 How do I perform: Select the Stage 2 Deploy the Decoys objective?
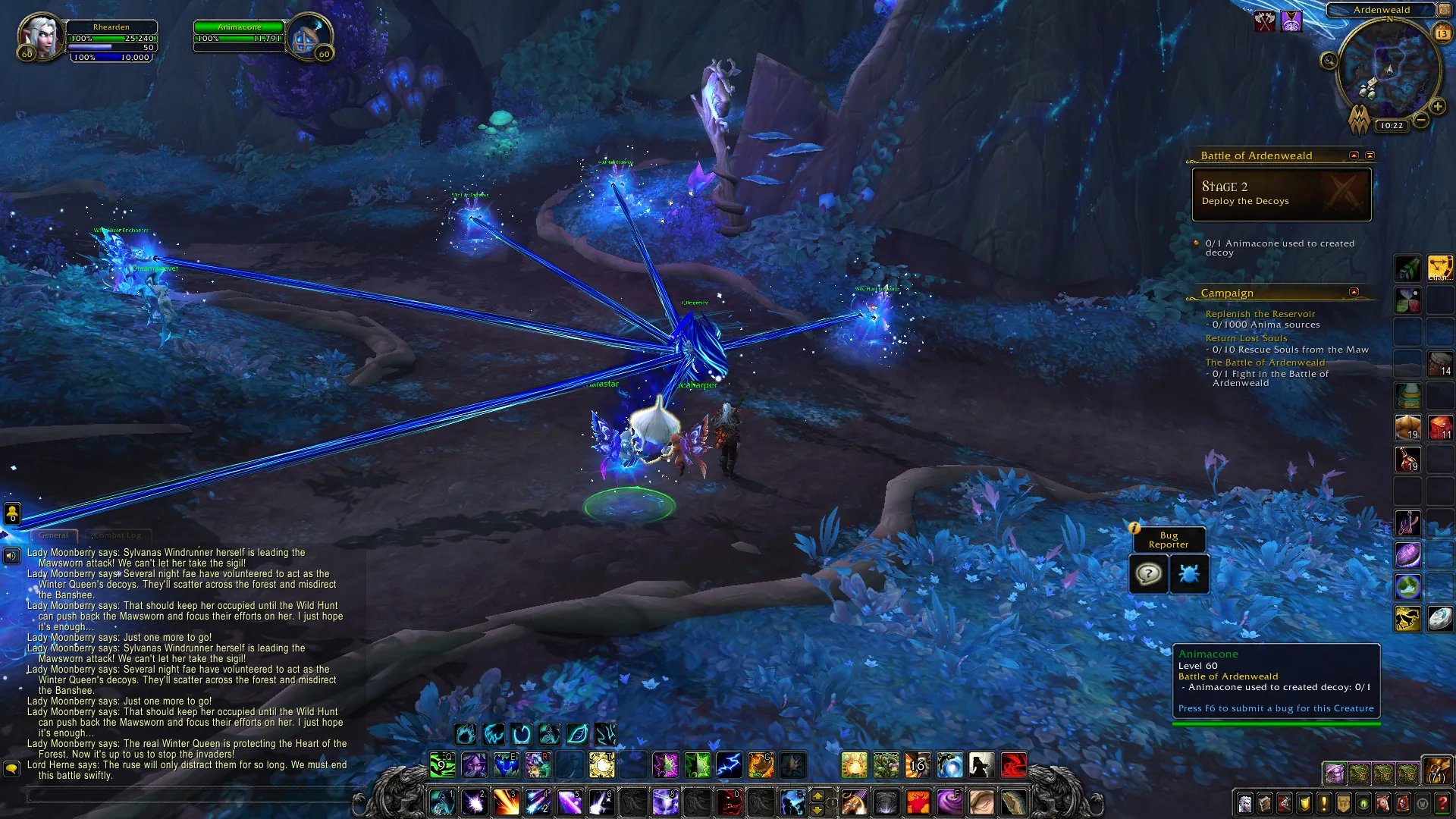coord(1281,194)
